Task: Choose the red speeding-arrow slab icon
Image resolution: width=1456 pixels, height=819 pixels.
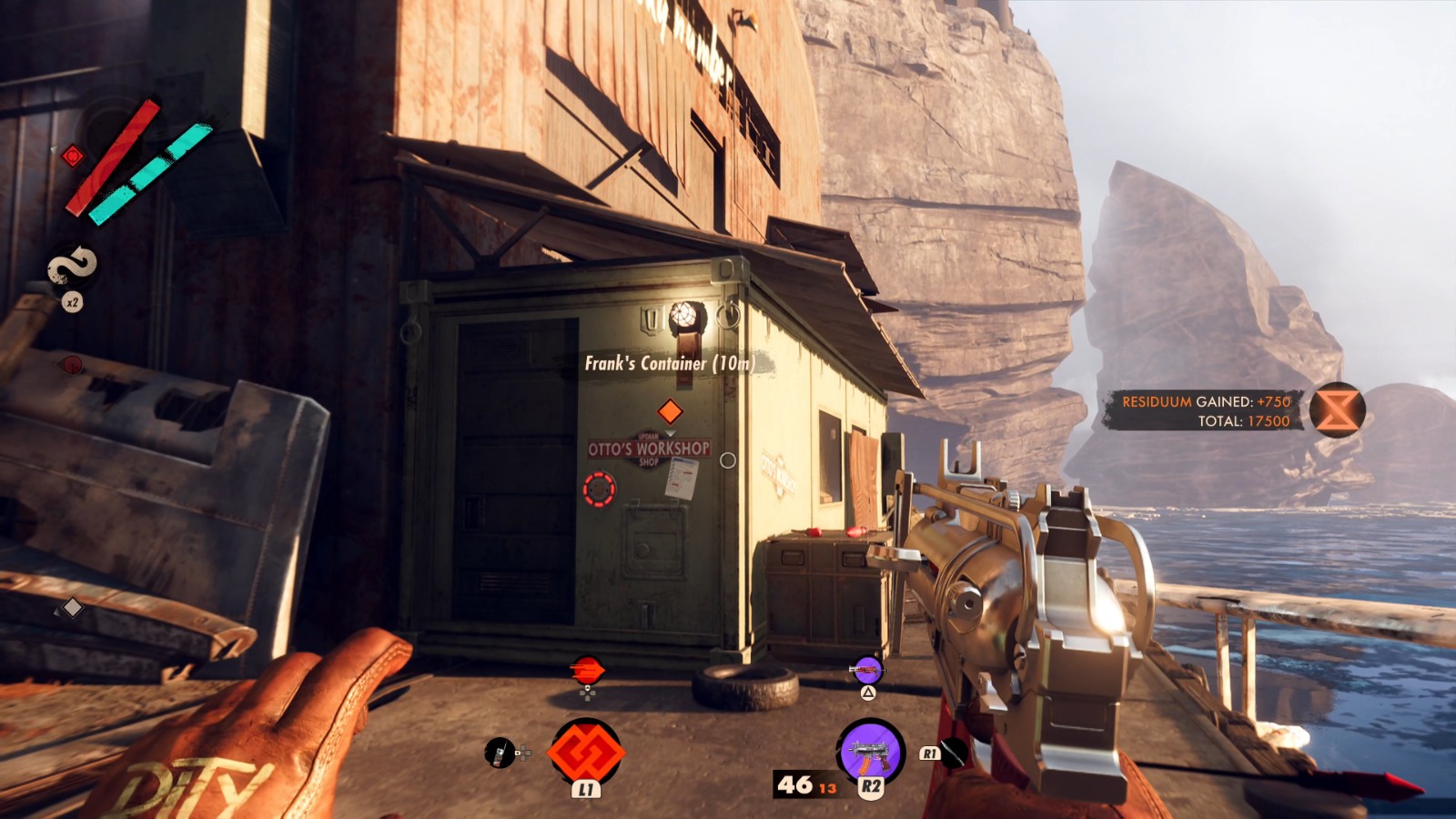Action: (x=588, y=671)
